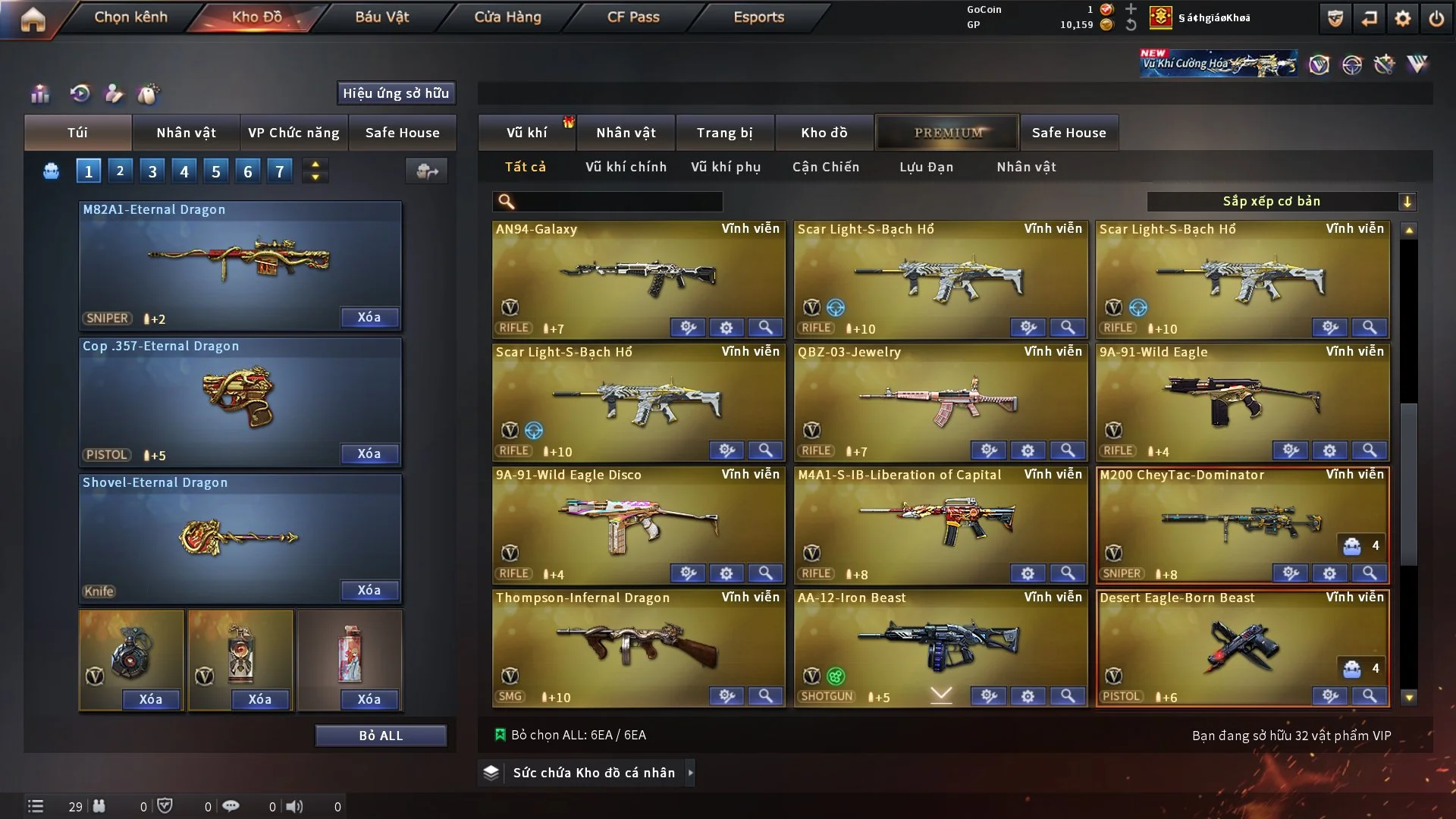
Task: Open the Hiệu ứng sở hữu panel
Action: [395, 93]
